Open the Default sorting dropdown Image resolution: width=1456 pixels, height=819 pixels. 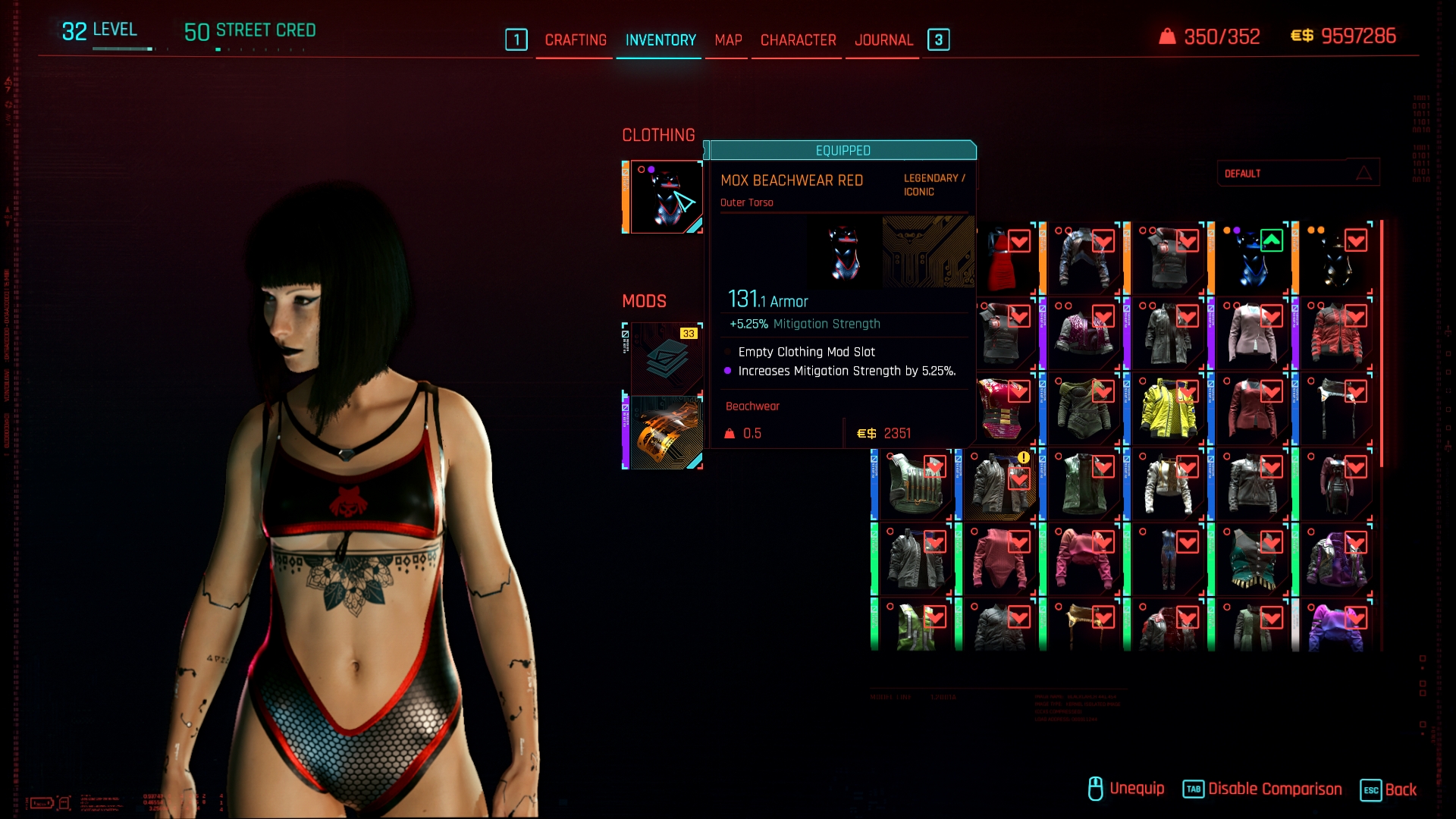(1298, 174)
